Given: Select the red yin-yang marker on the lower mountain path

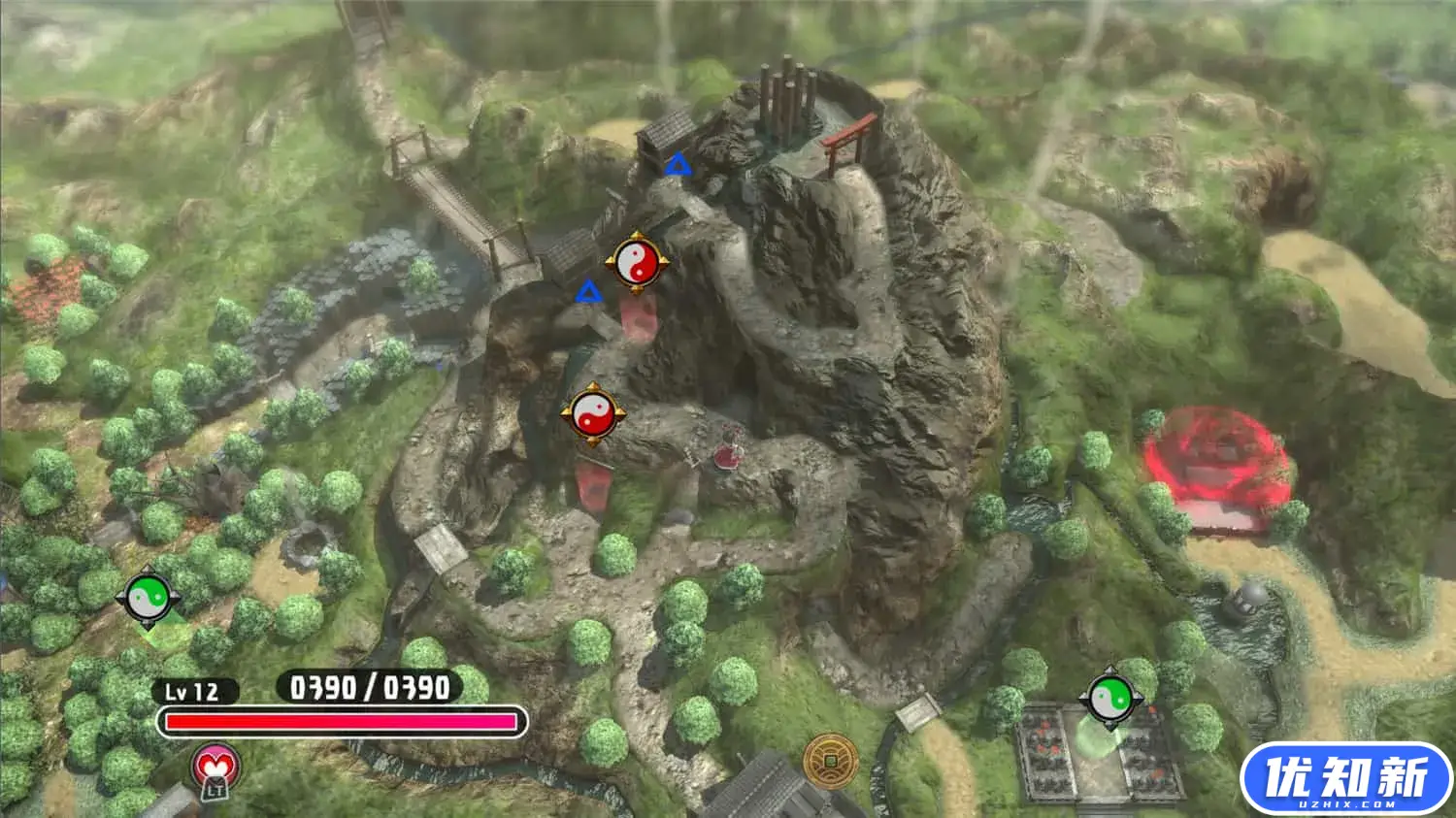Looking at the screenshot, I should [592, 414].
